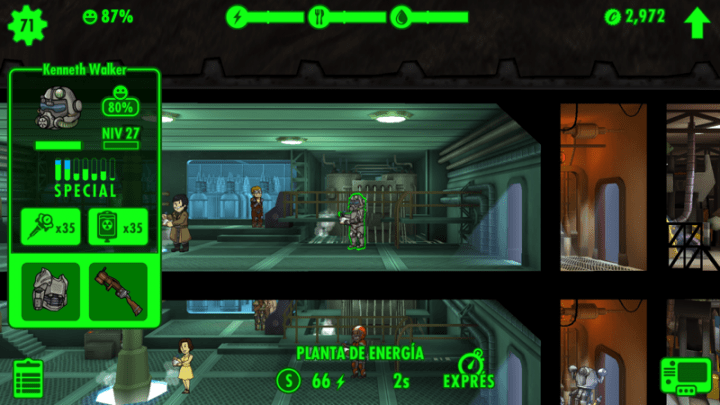
Task: Show Kenneth Walker's SPECIAL stats
Action: (84, 176)
